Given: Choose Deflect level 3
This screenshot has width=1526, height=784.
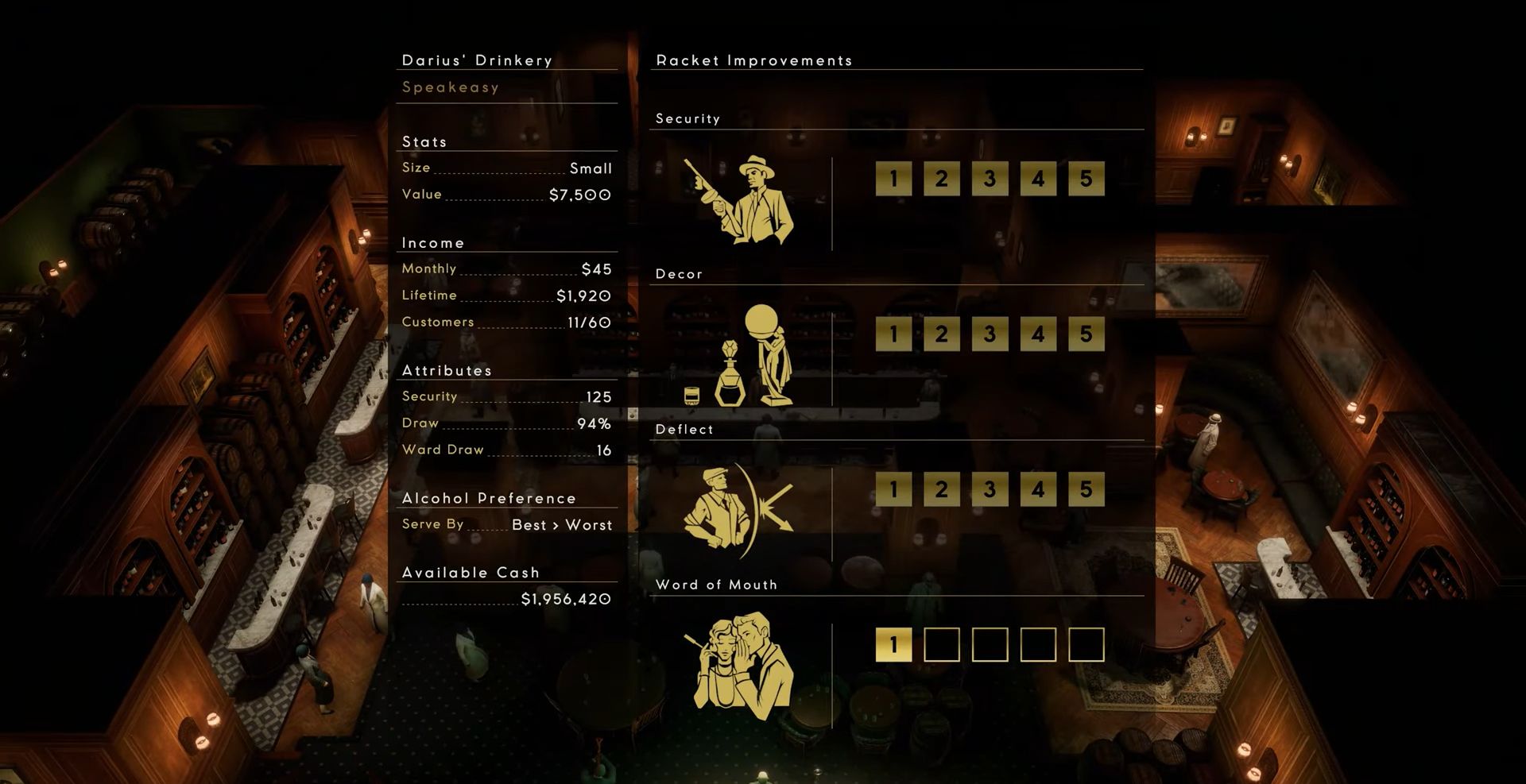Looking at the screenshot, I should [990, 489].
